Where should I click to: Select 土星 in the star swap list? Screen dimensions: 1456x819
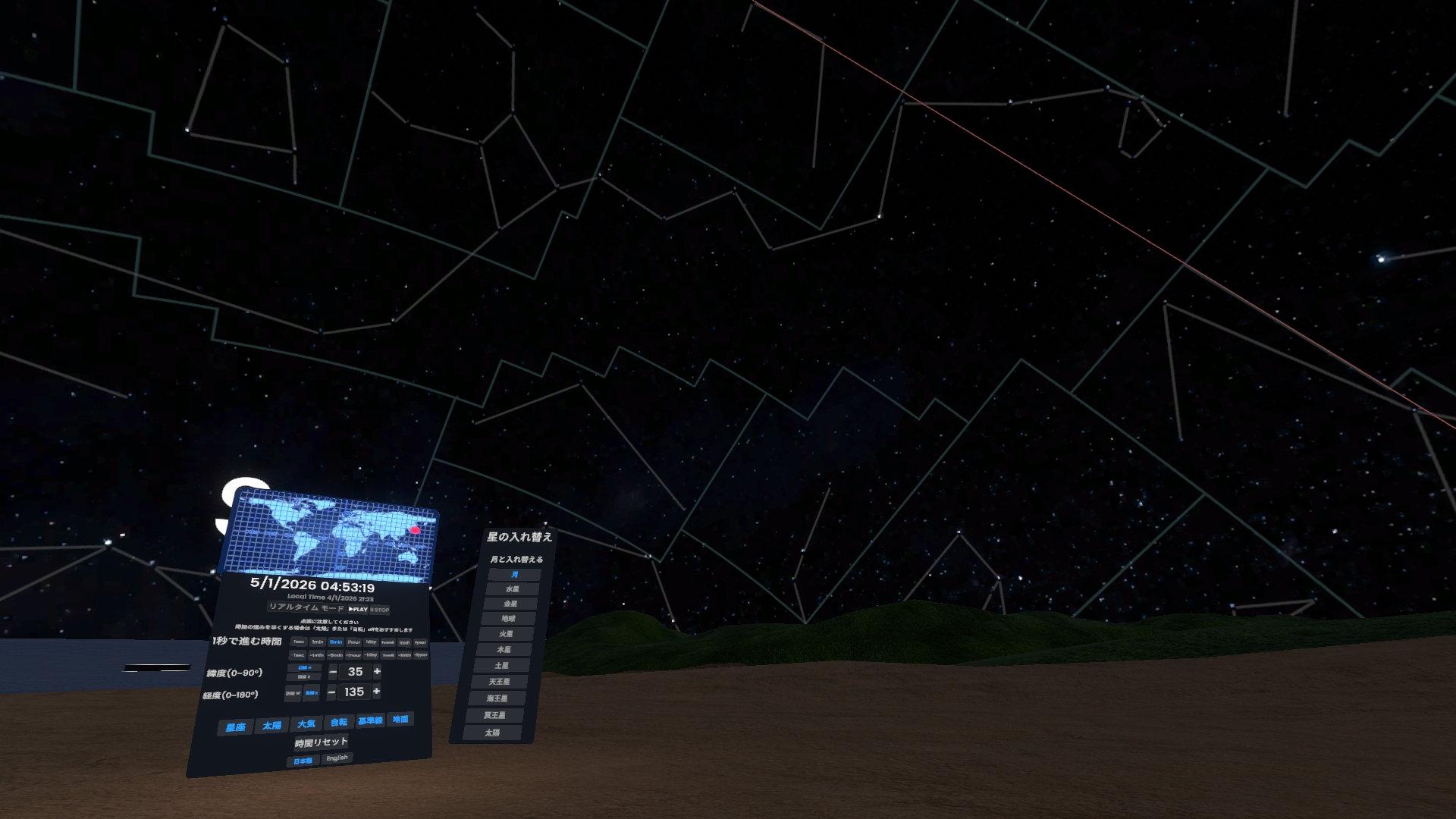pos(502,666)
